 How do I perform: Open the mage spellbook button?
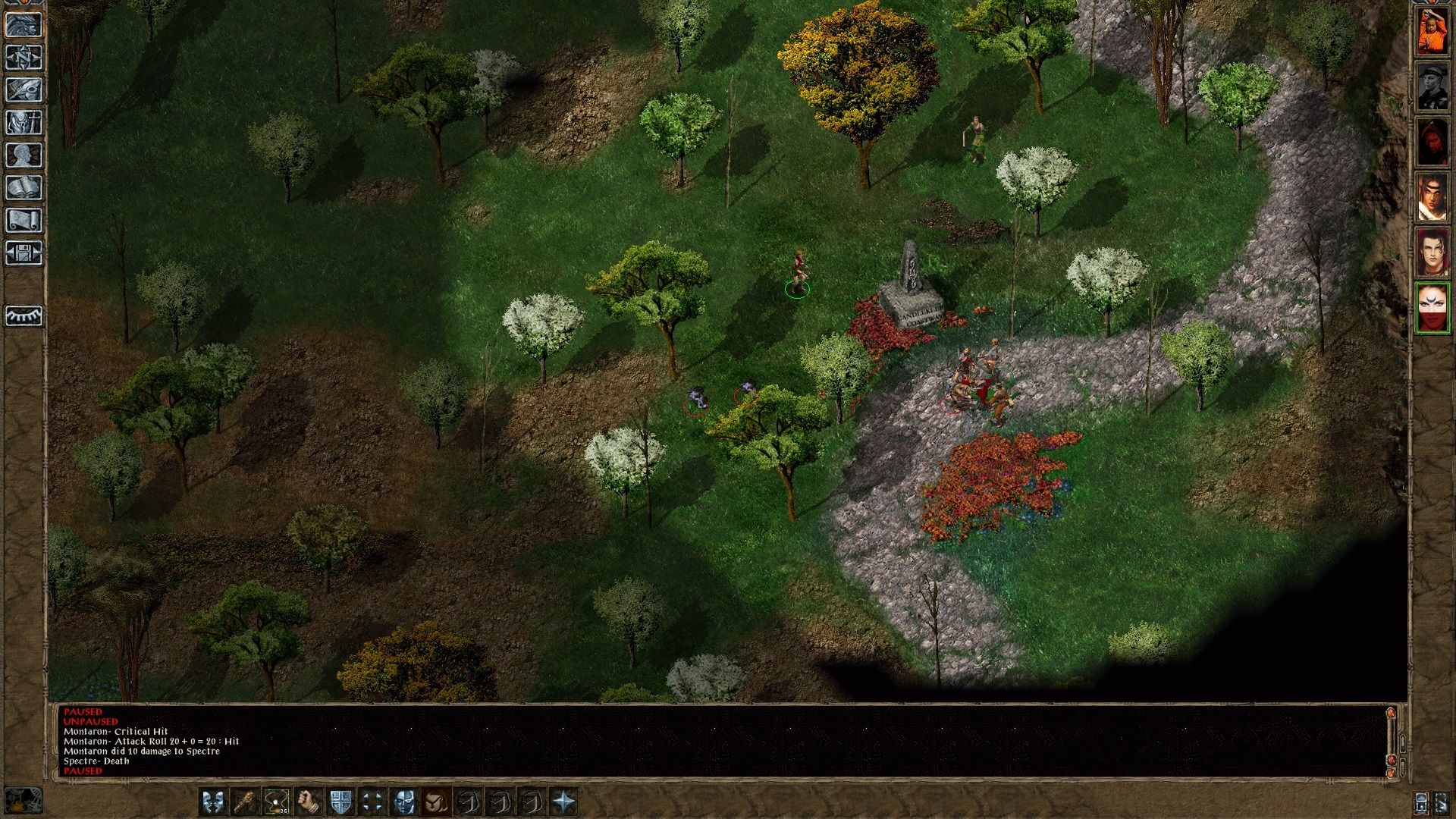(24, 187)
